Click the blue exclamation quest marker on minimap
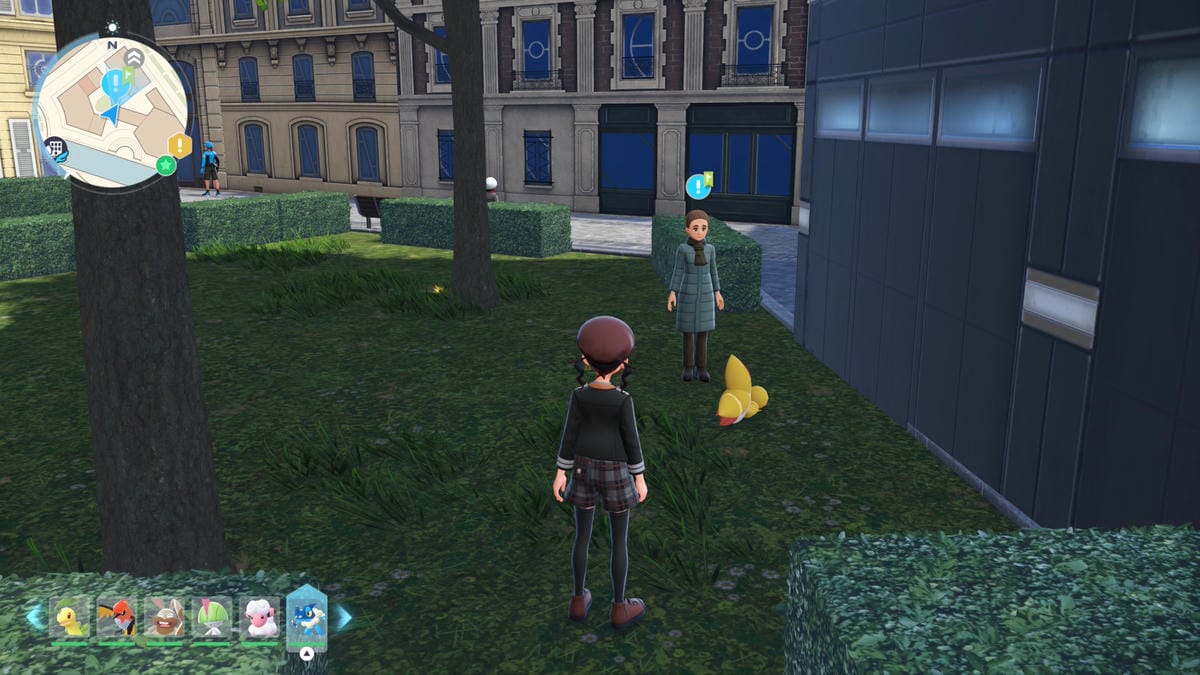The width and height of the screenshot is (1200, 675). pos(115,81)
